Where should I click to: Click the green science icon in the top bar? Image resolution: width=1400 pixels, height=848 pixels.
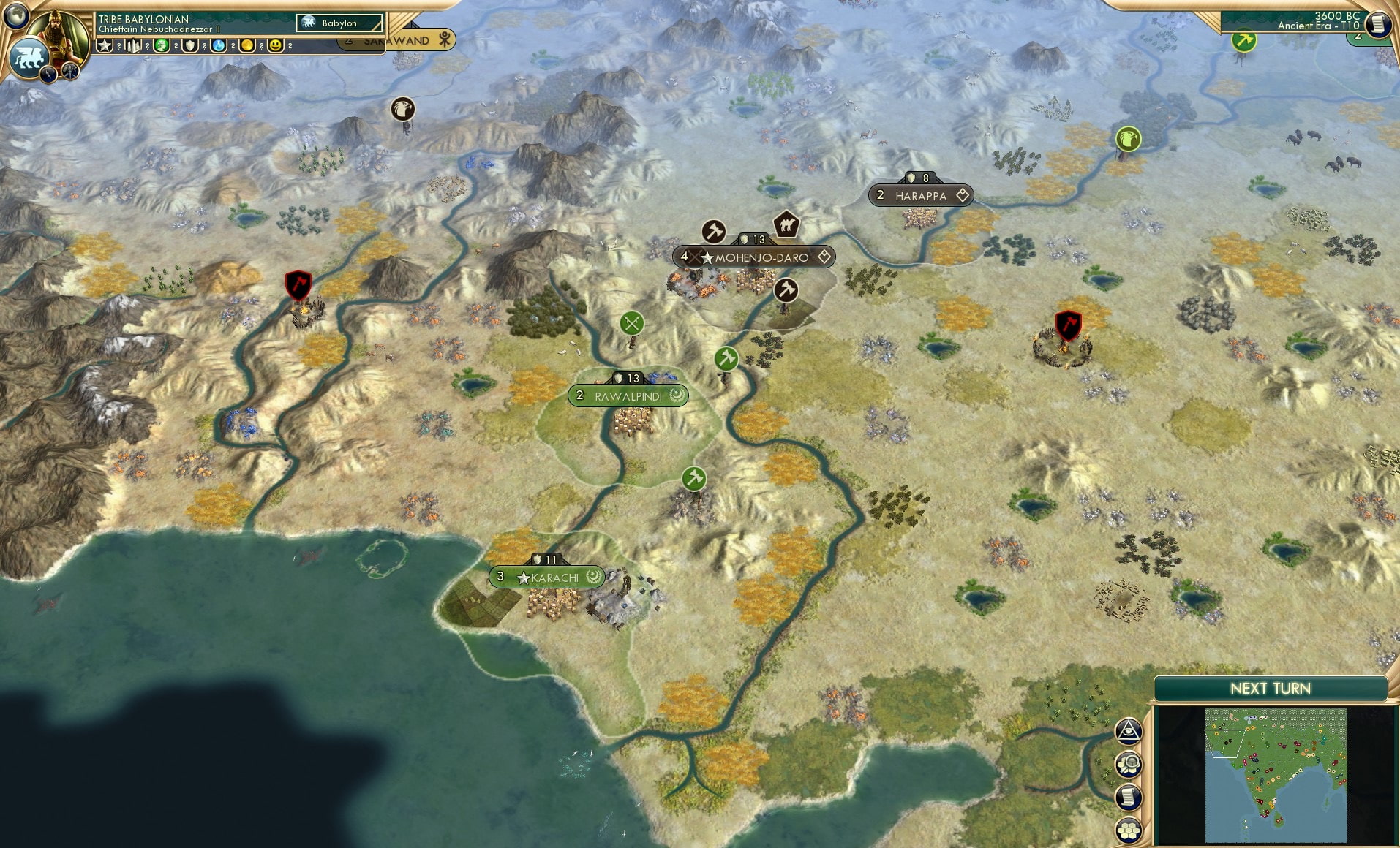(x=161, y=45)
